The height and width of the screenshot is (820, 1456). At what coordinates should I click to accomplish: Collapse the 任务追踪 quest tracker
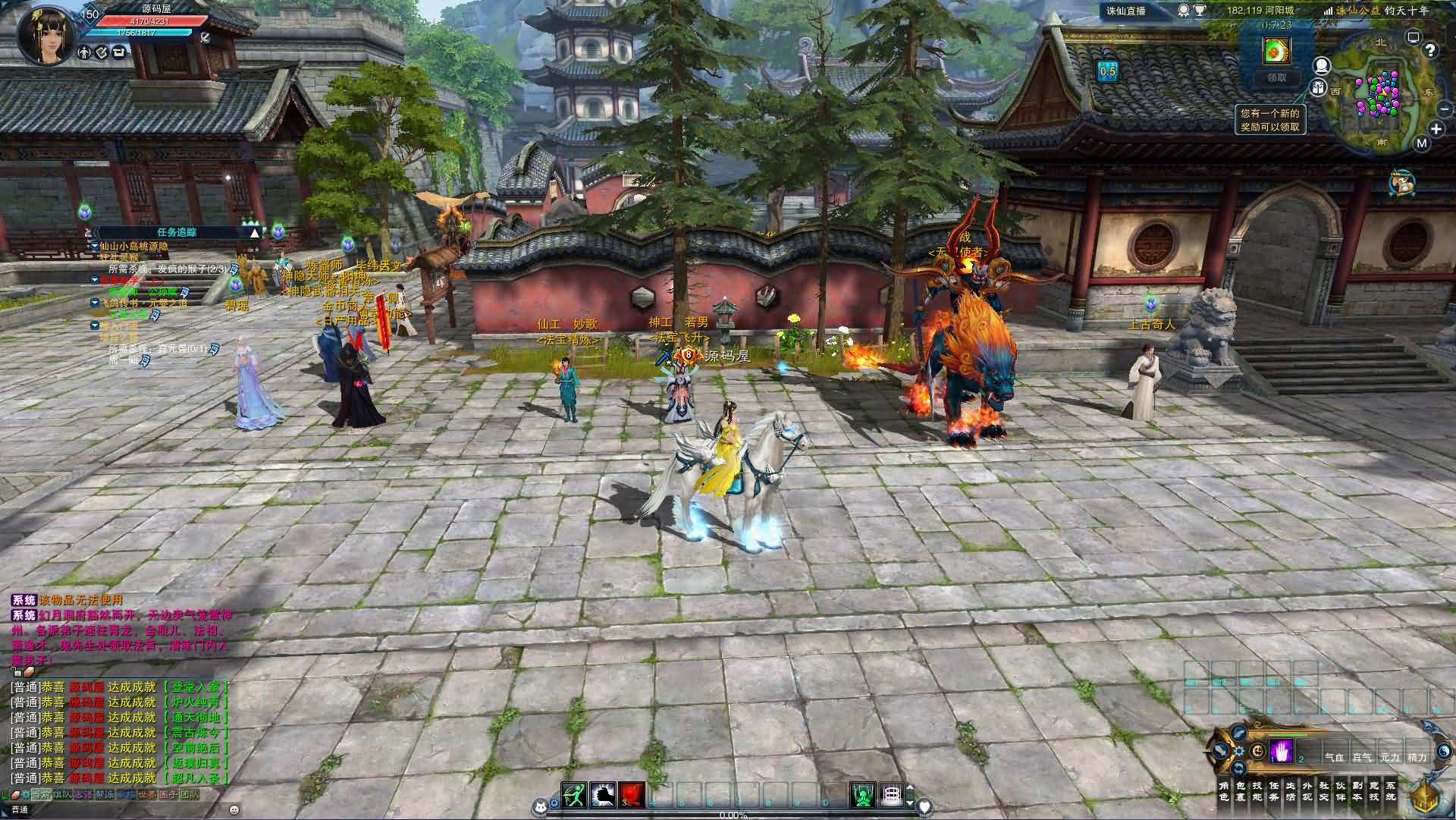[x=254, y=232]
